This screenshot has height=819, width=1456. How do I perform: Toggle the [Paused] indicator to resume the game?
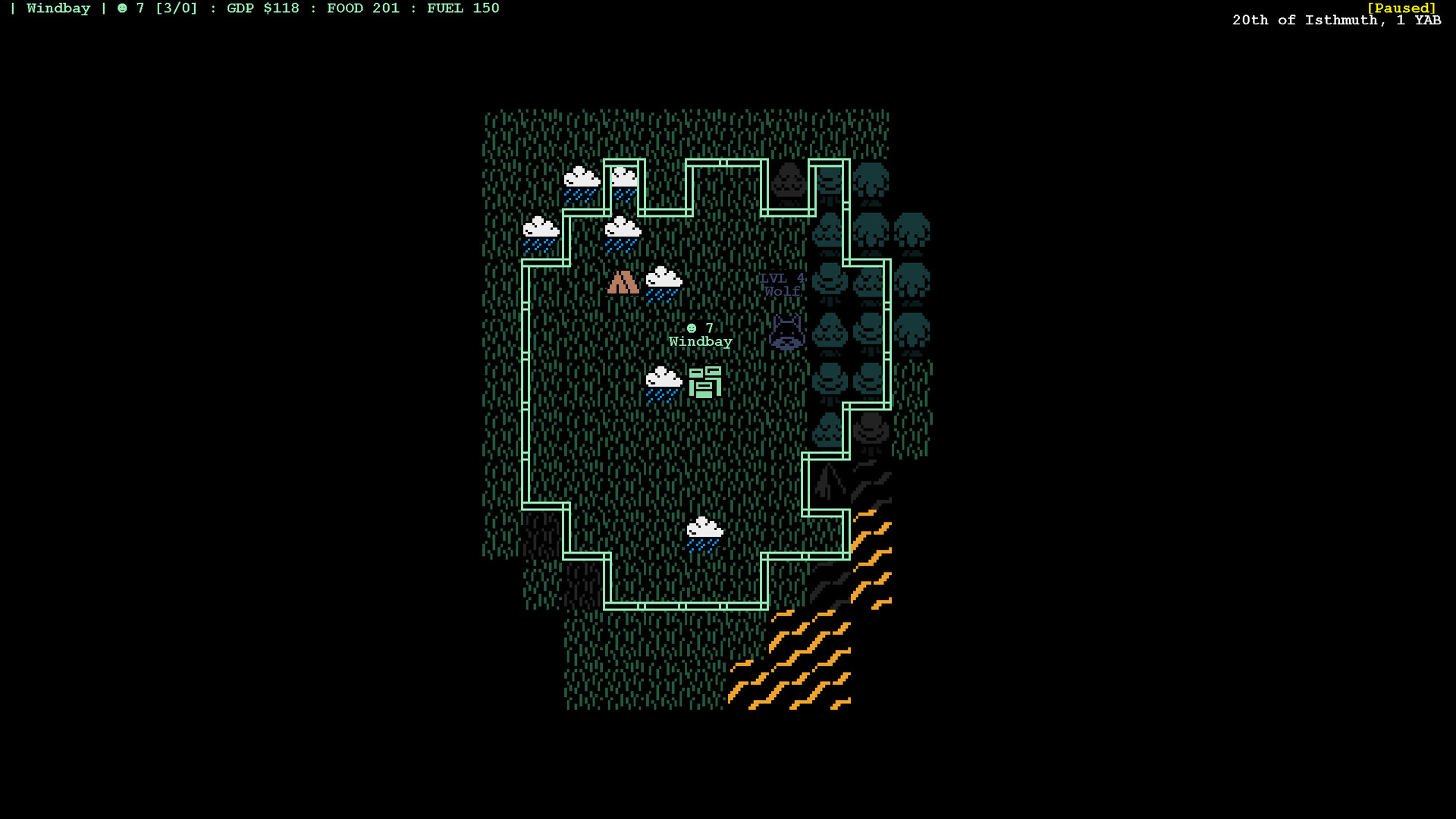click(1402, 8)
